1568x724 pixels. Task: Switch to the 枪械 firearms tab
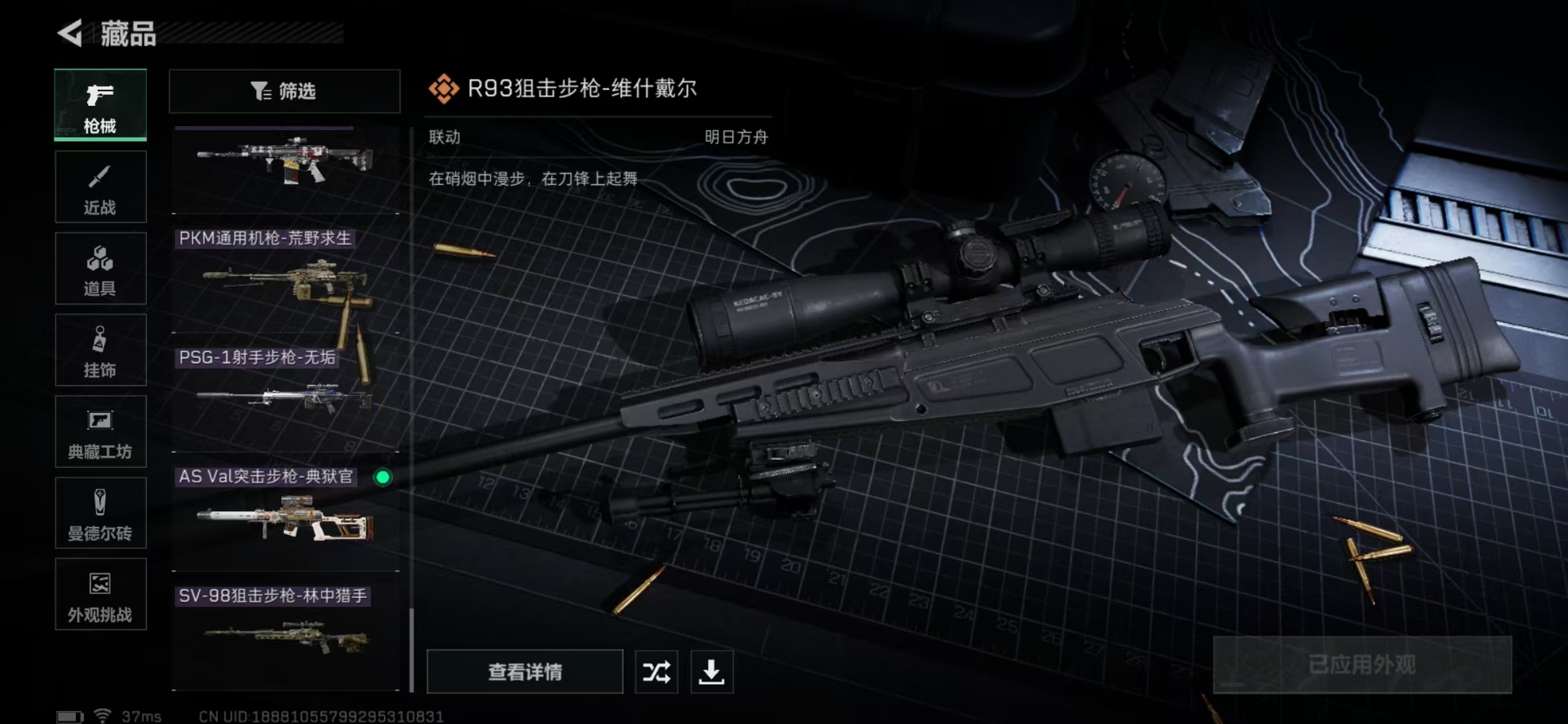click(101, 105)
